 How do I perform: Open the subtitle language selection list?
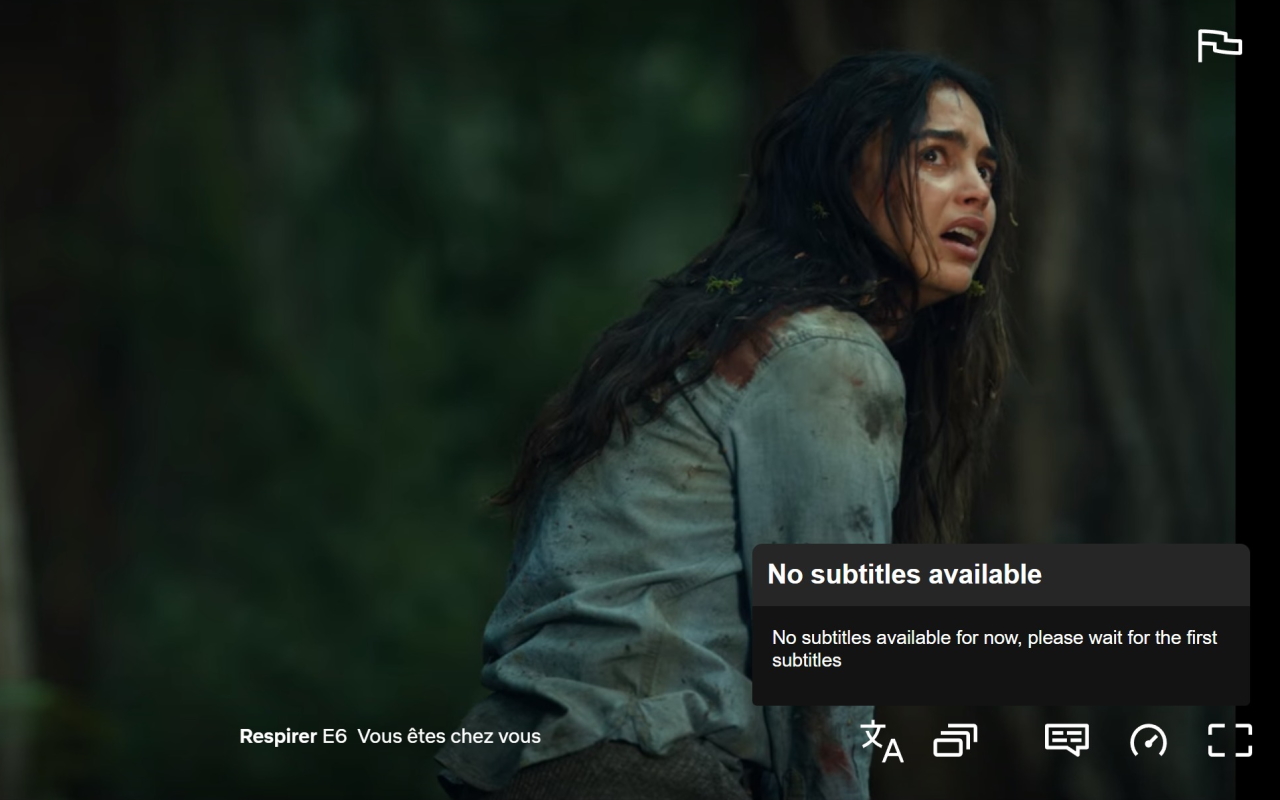pyautogui.click(x=880, y=740)
